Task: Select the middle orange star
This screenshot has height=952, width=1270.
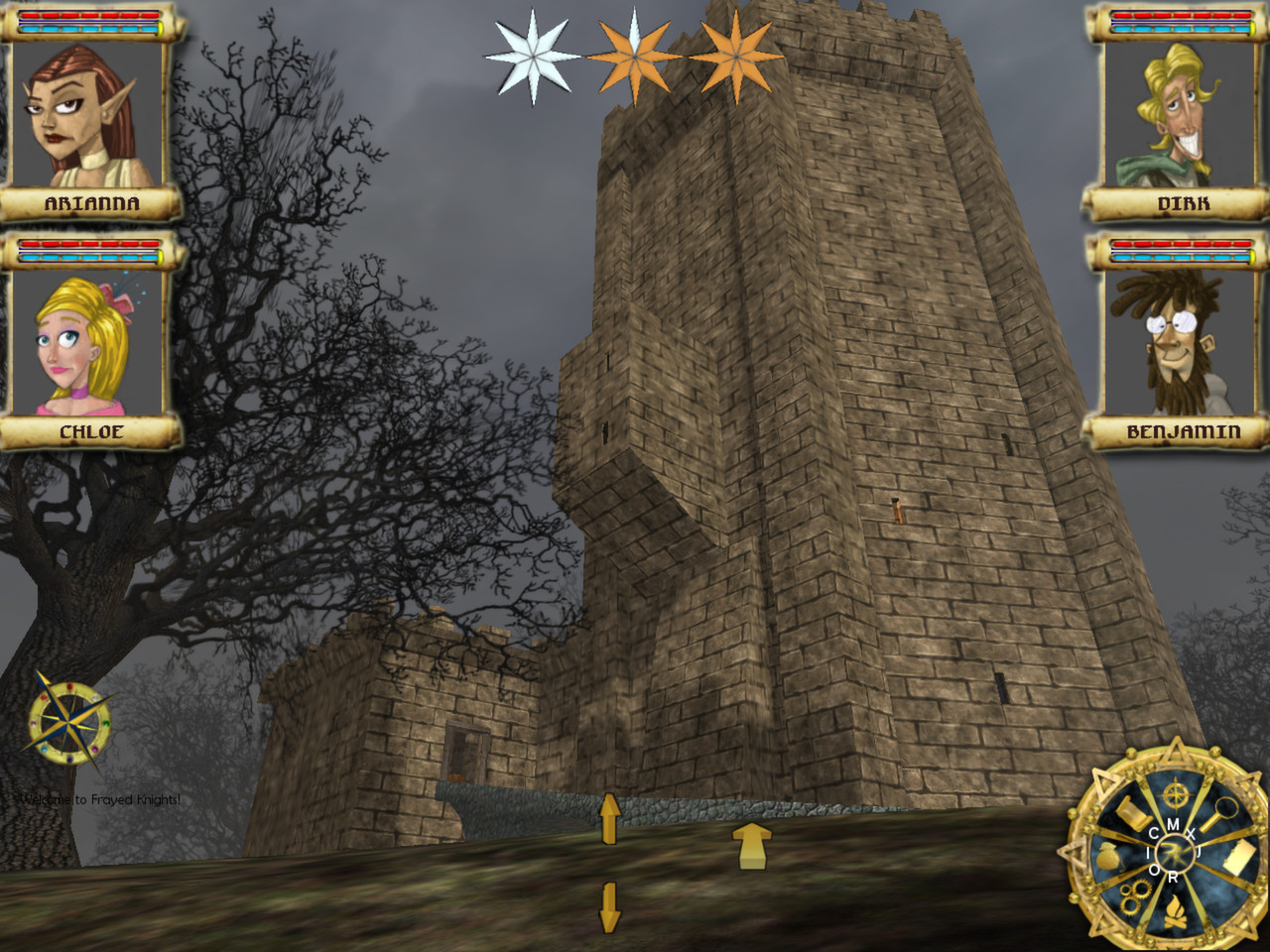Action: 635,55
